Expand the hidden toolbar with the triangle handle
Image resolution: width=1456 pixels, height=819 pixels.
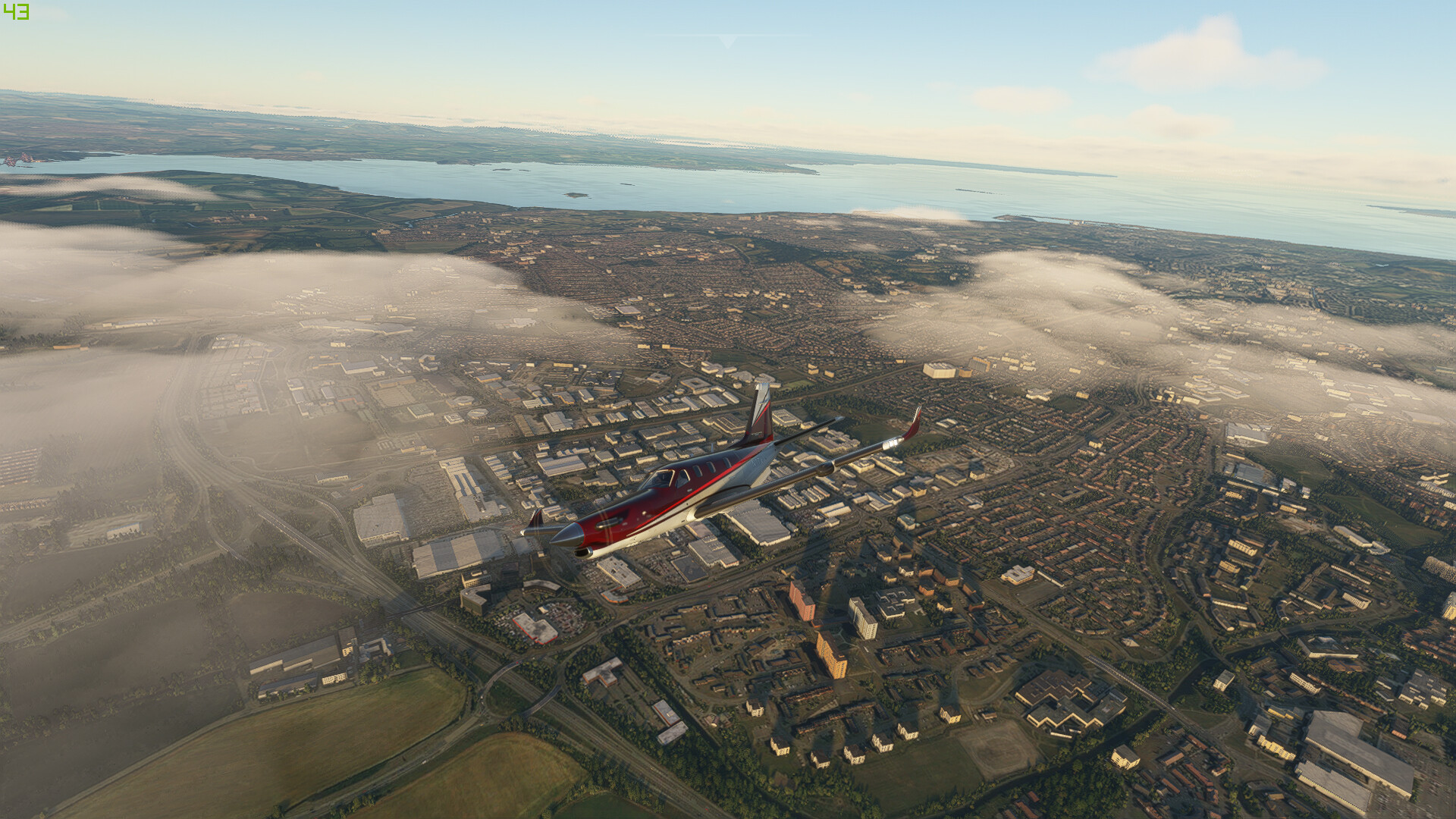(727, 41)
